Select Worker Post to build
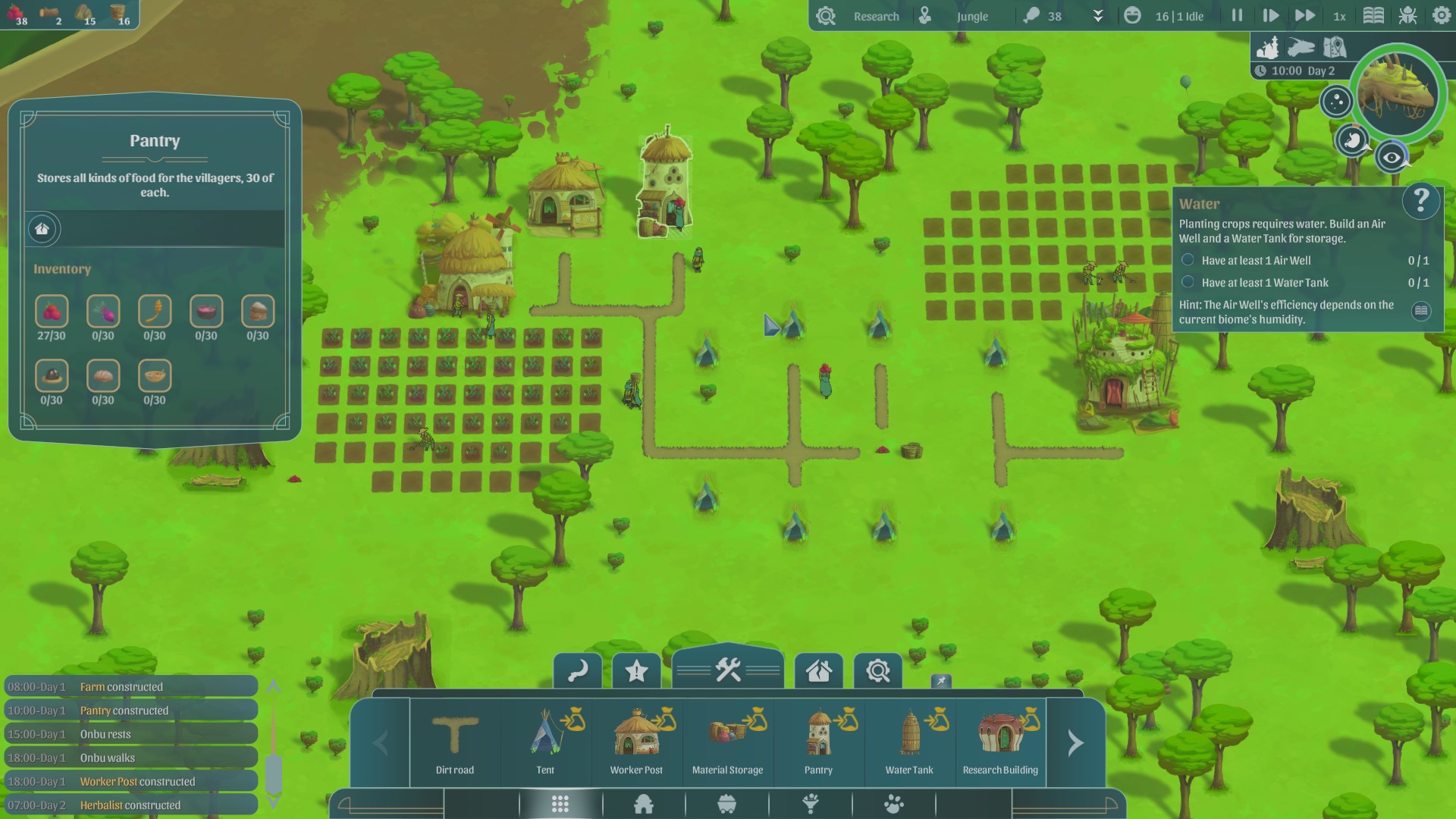The image size is (1456, 819). pyautogui.click(x=637, y=743)
